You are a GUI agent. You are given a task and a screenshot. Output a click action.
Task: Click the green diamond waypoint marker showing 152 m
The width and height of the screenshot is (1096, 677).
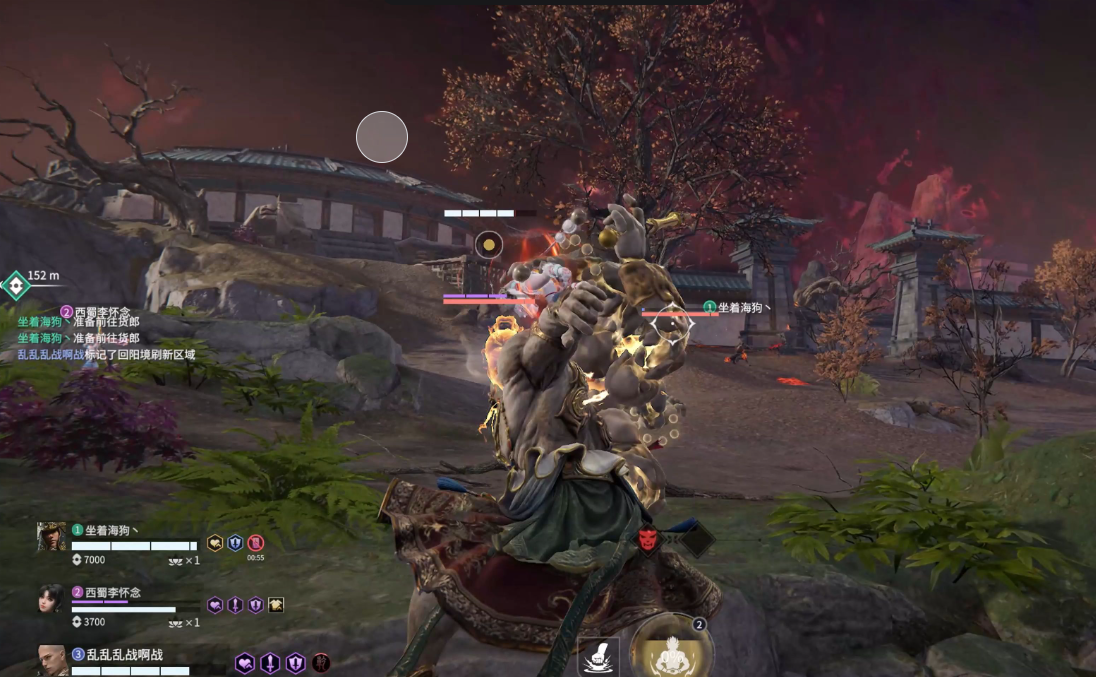[x=16, y=286]
